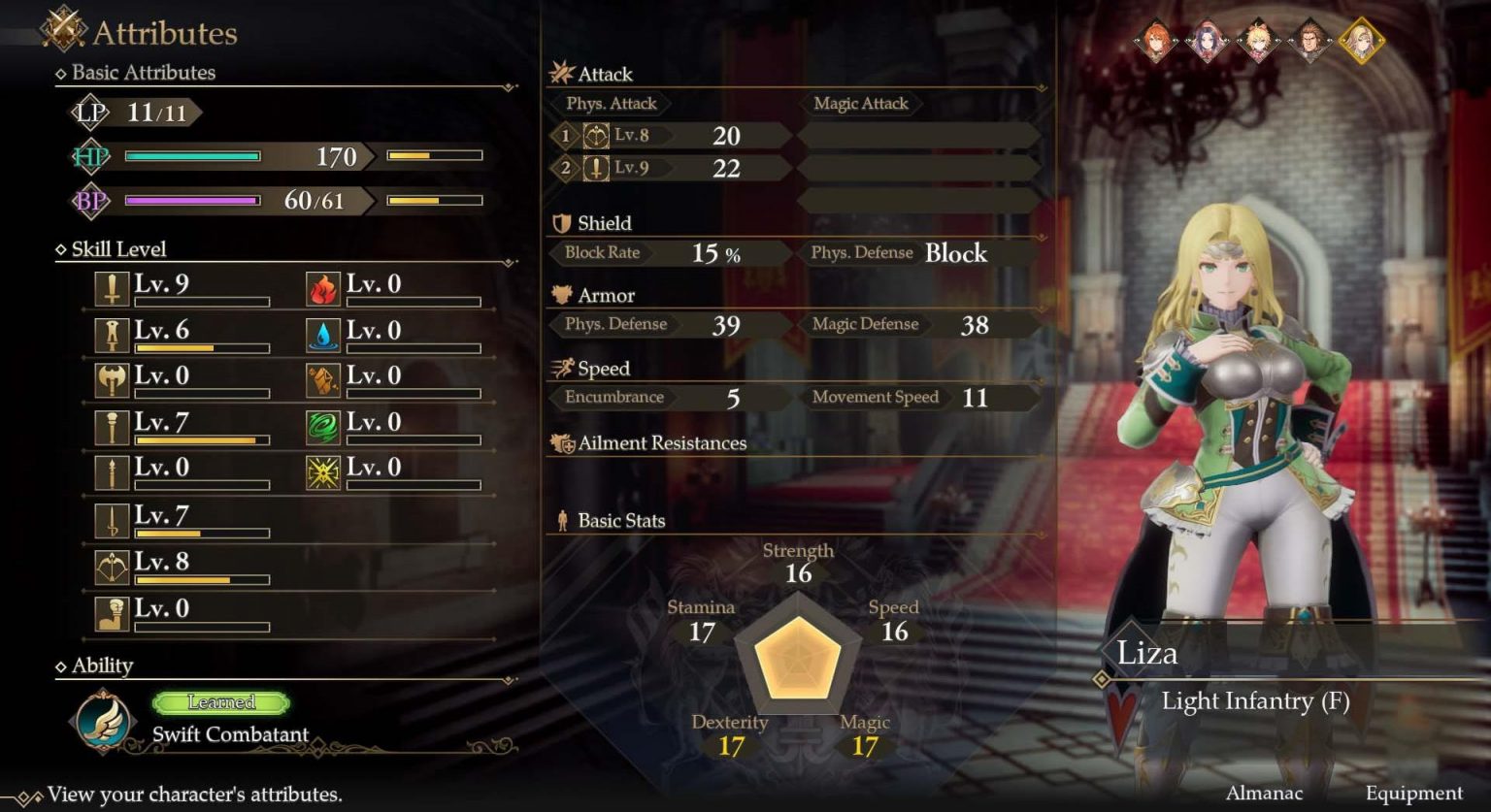The width and height of the screenshot is (1491, 812).
Task: Select the orange-haired party member portrait
Action: coord(1155,43)
